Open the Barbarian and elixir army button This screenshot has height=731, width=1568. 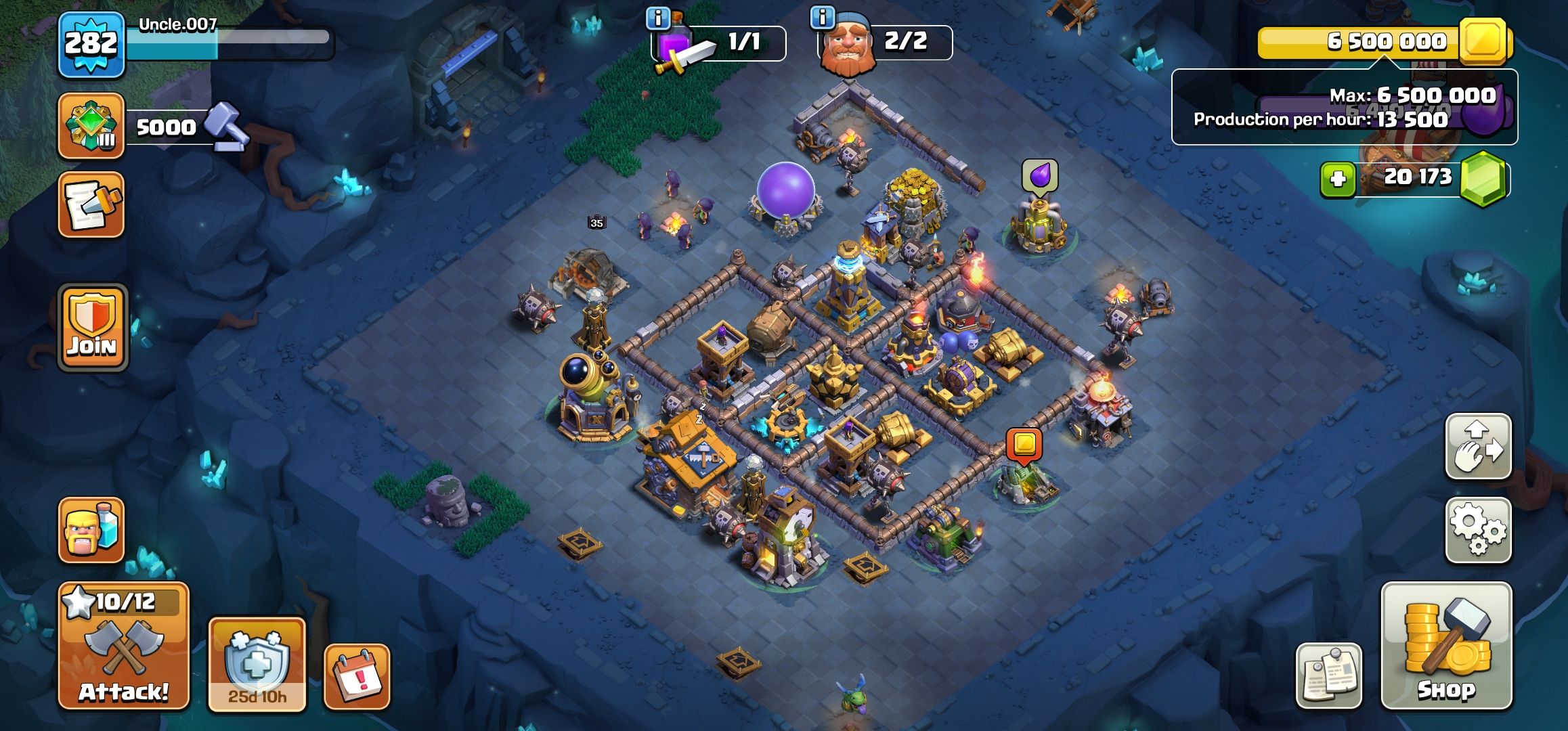pyautogui.click(x=91, y=530)
